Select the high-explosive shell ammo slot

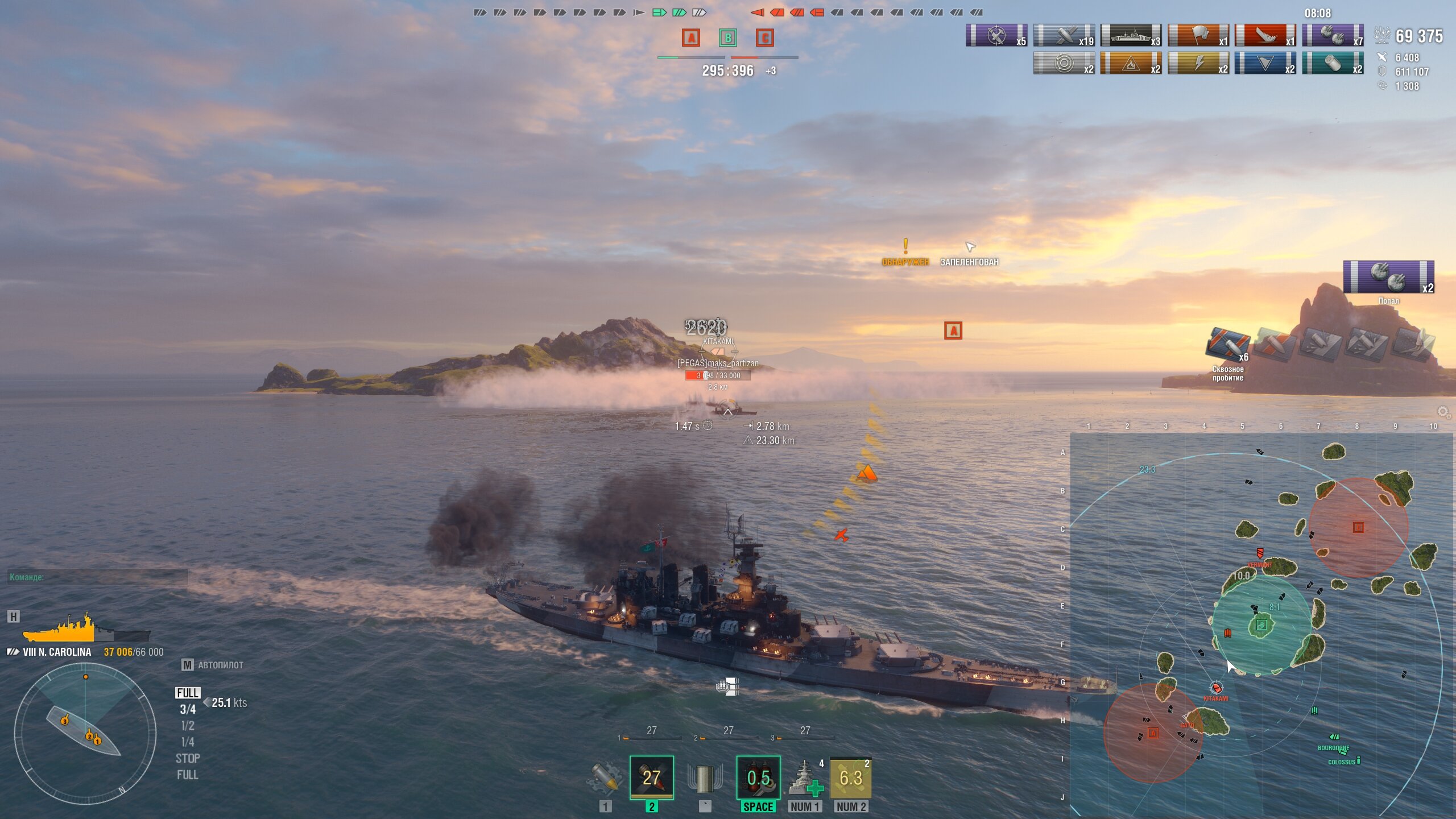pos(605,777)
